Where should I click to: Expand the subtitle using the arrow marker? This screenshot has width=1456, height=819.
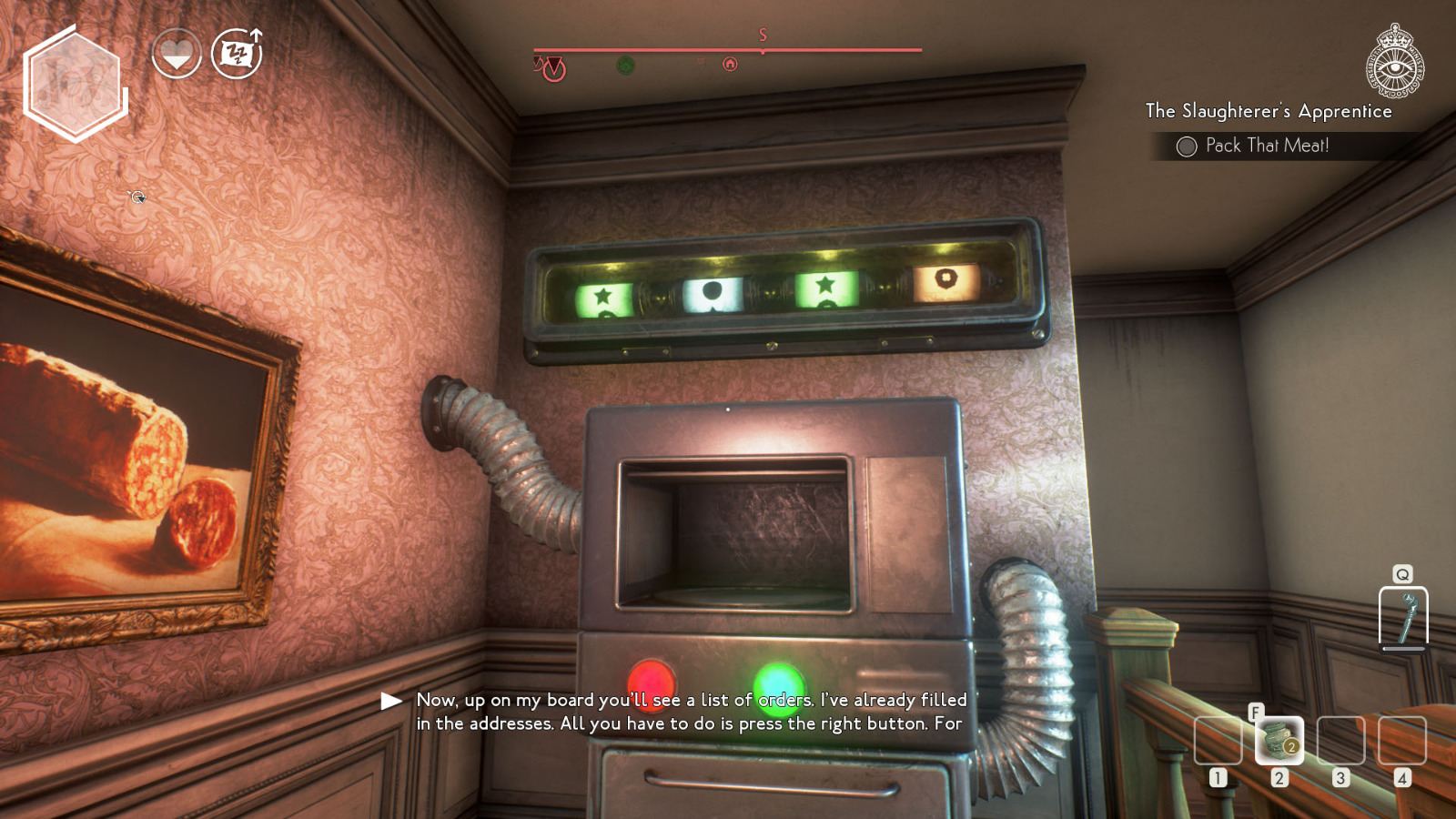point(391,702)
